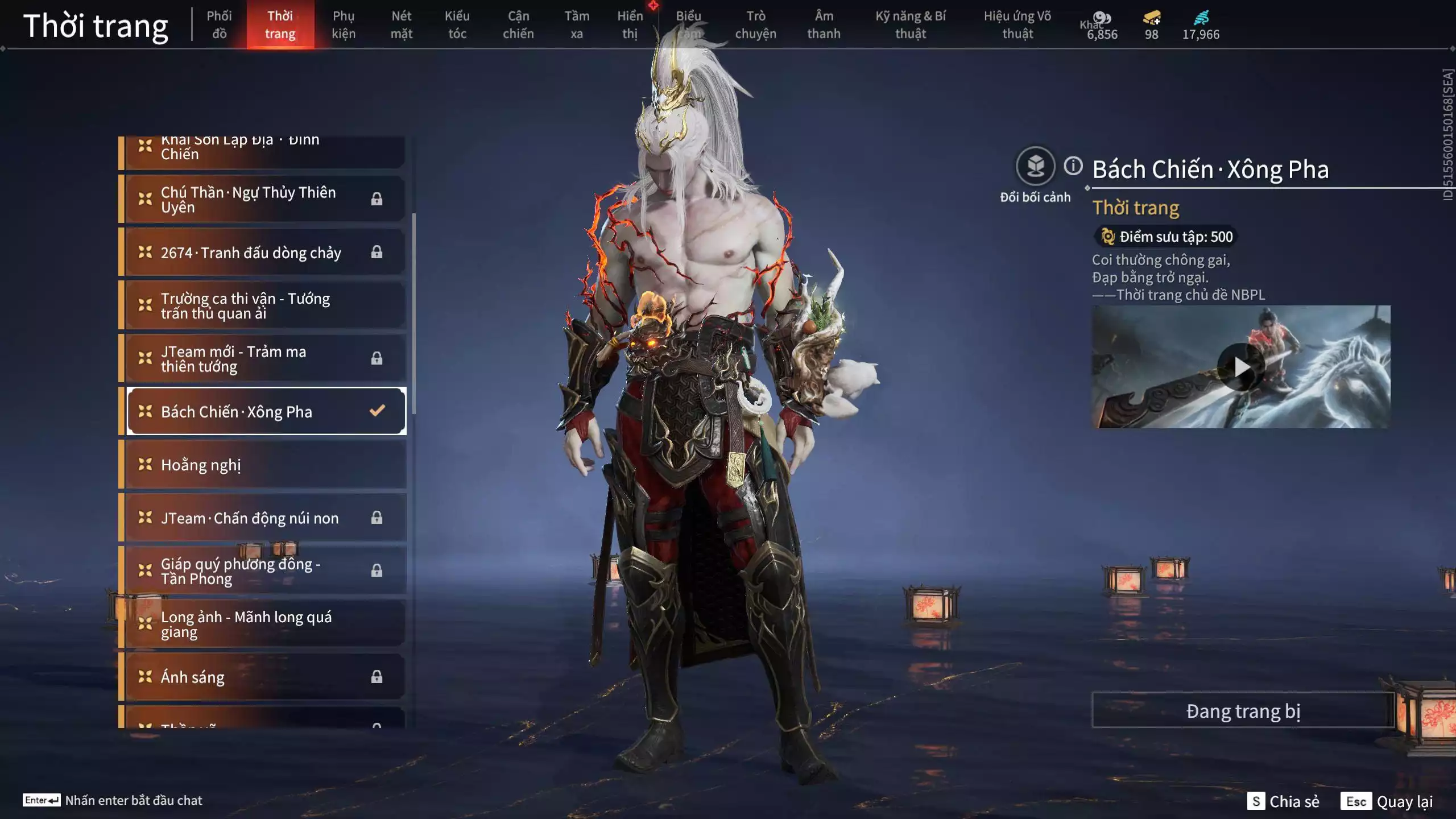Open the Trò chuyện tab
This screenshot has height=819, width=1456.
tap(755, 25)
